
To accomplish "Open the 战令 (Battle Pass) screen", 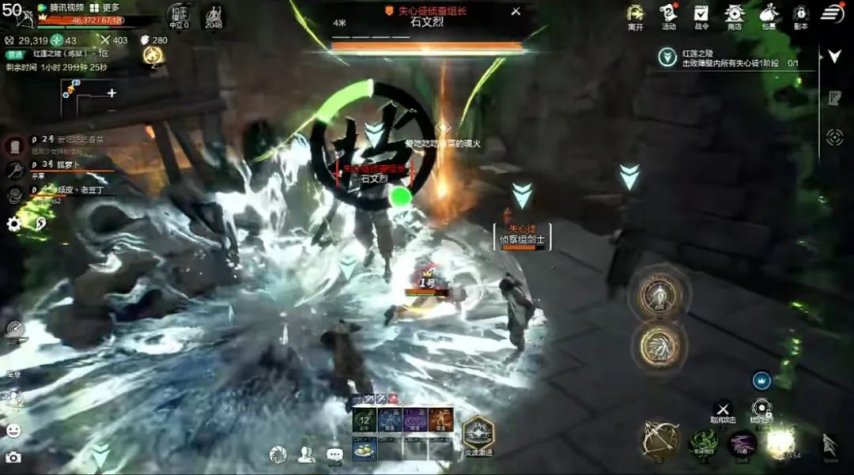I will click(701, 15).
